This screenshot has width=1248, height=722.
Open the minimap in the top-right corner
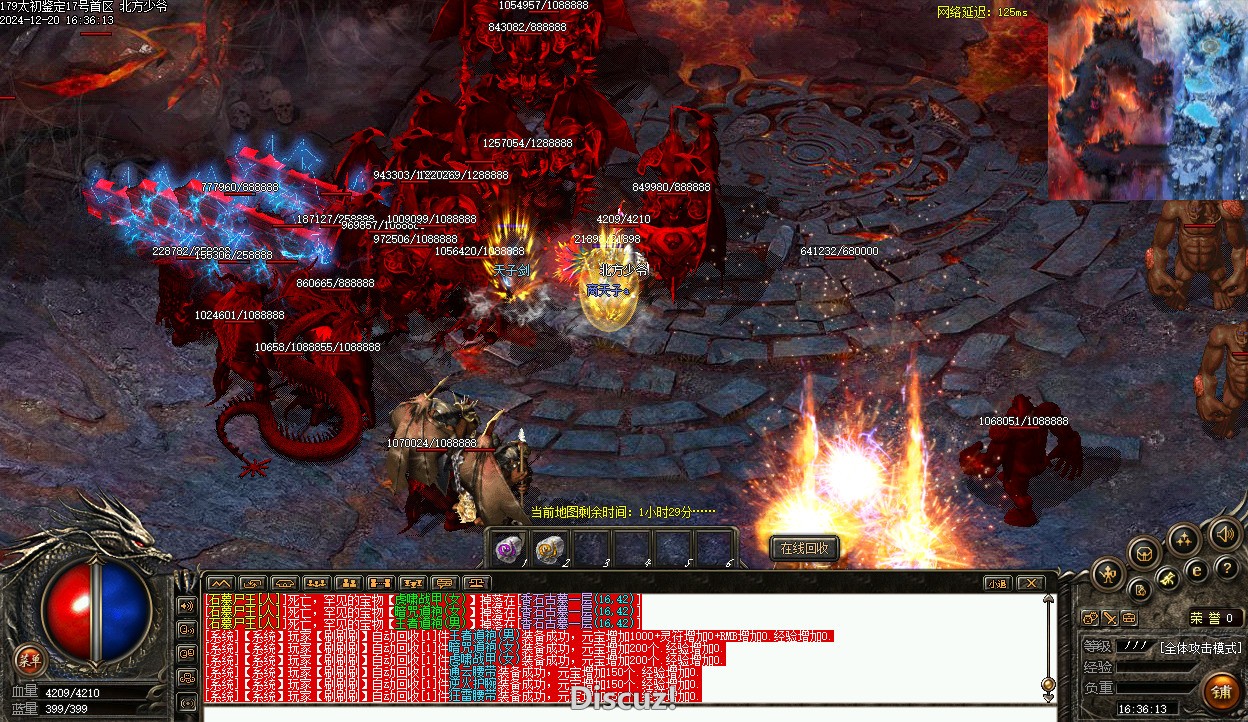tap(1147, 100)
